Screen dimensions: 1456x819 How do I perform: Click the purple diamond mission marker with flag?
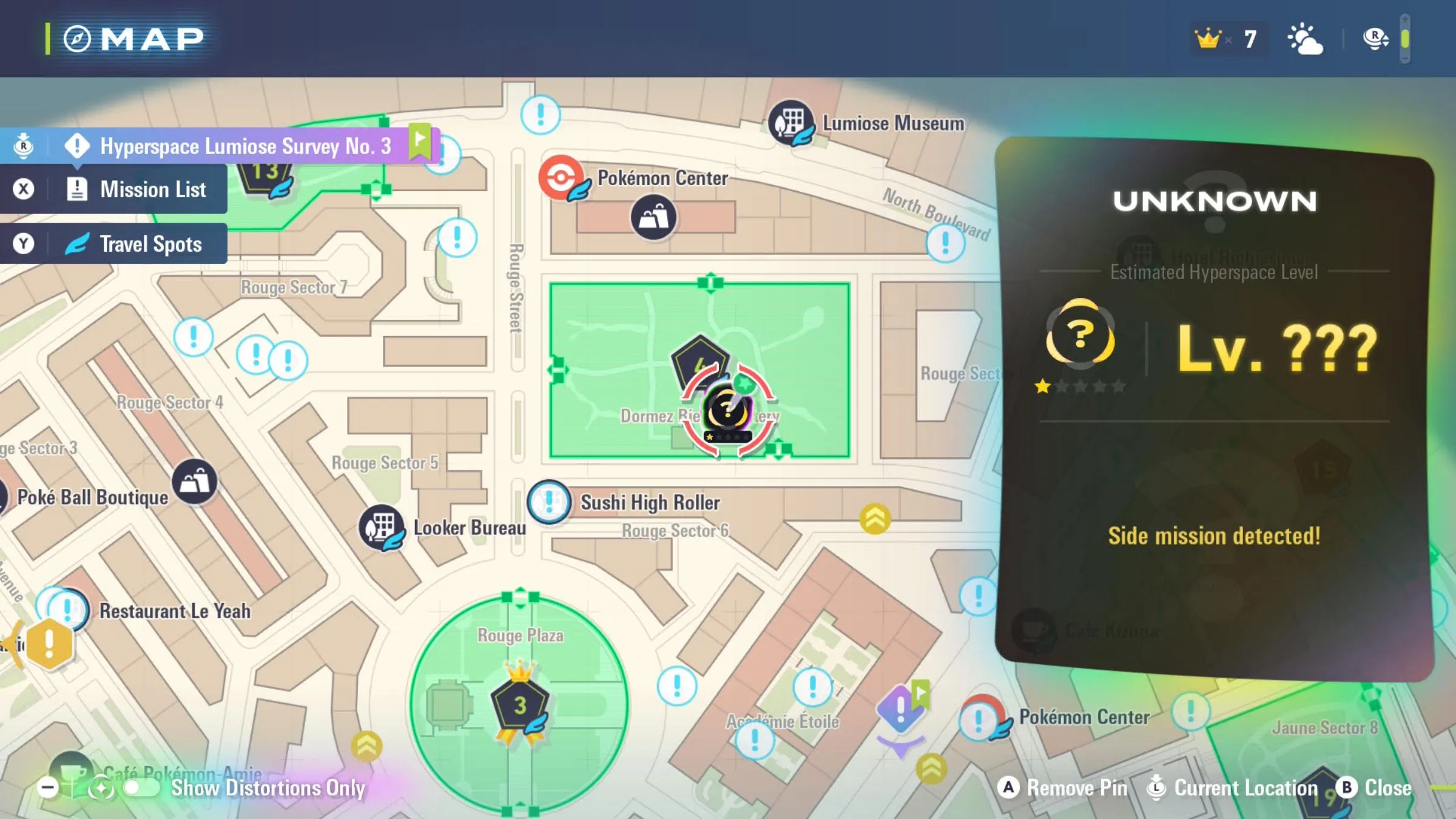(x=901, y=708)
